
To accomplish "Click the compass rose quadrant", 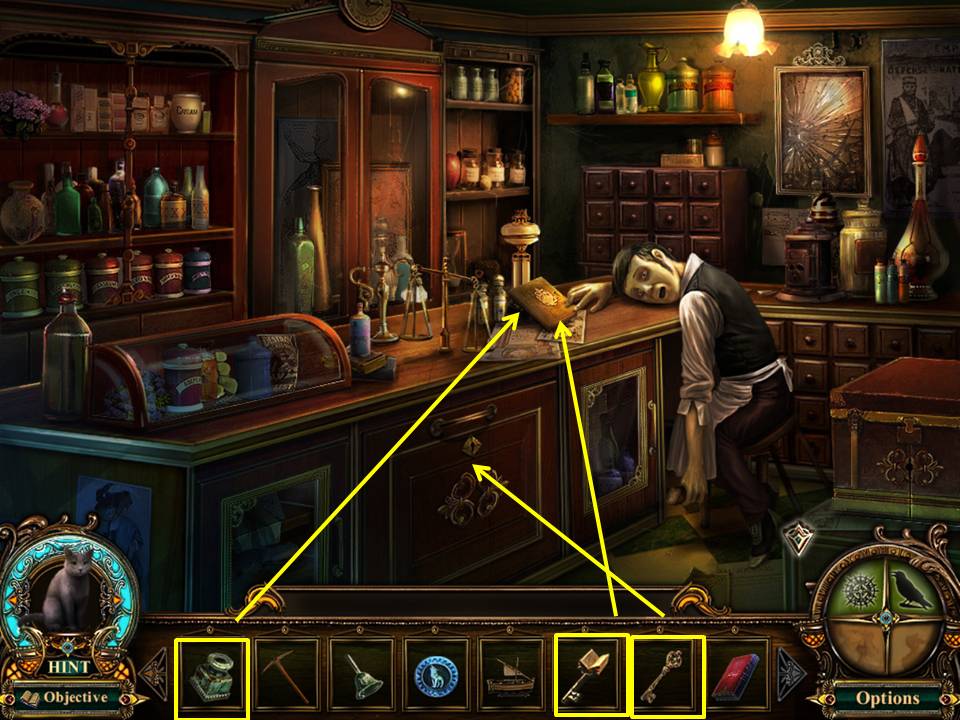I will [x=857, y=599].
